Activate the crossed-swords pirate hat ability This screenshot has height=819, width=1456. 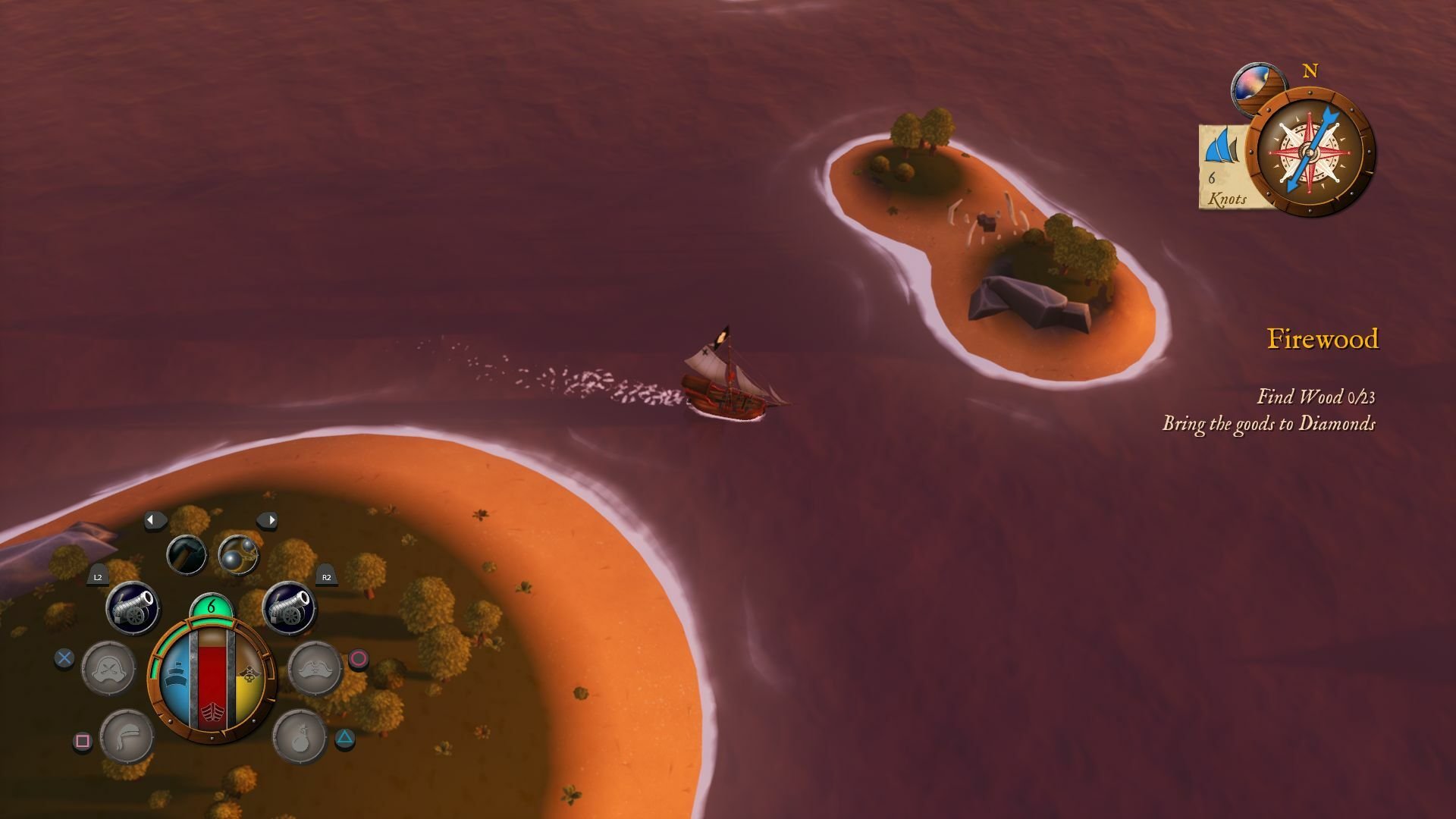point(108,668)
